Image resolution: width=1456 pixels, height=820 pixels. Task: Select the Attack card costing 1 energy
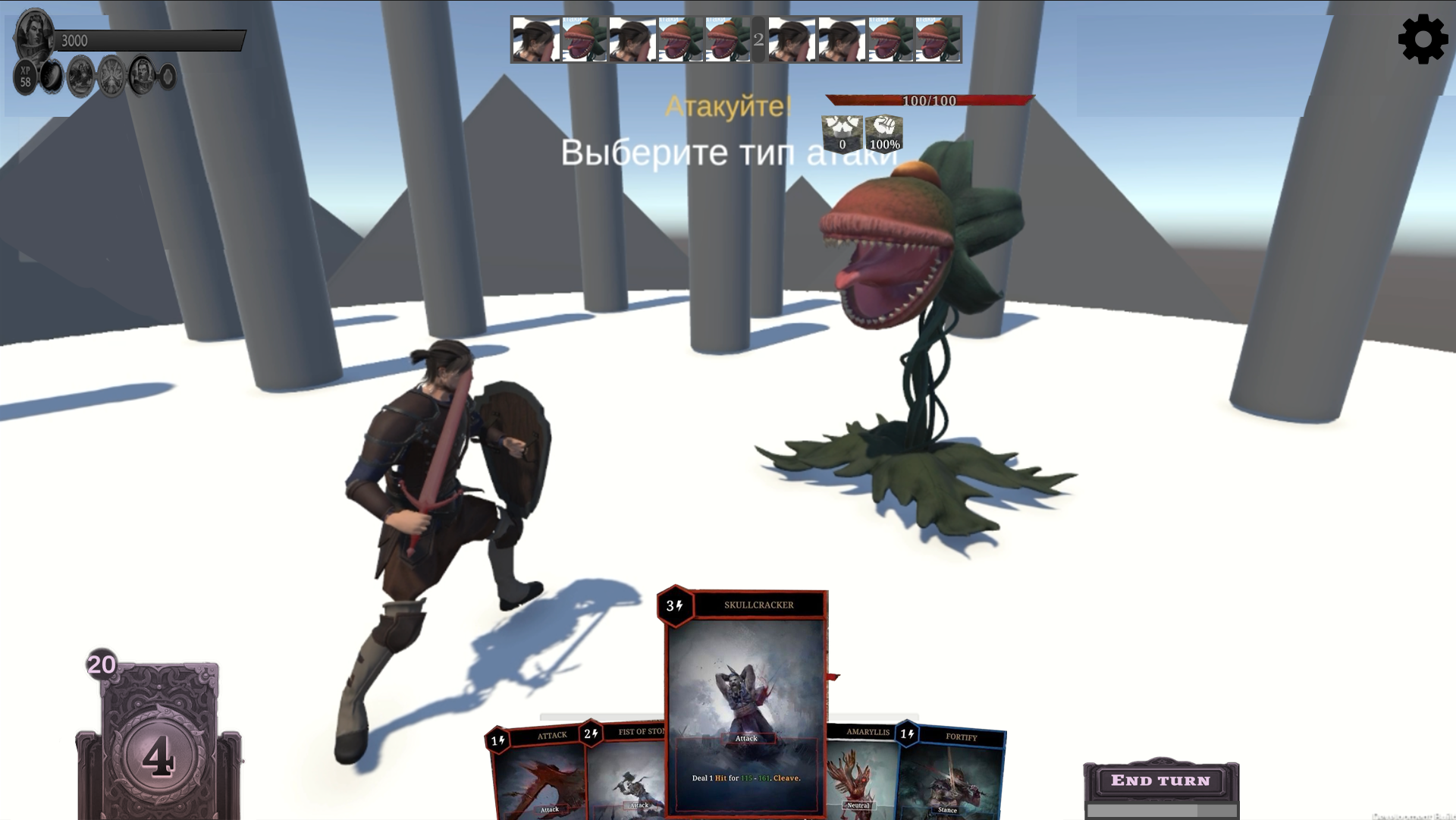tap(538, 778)
